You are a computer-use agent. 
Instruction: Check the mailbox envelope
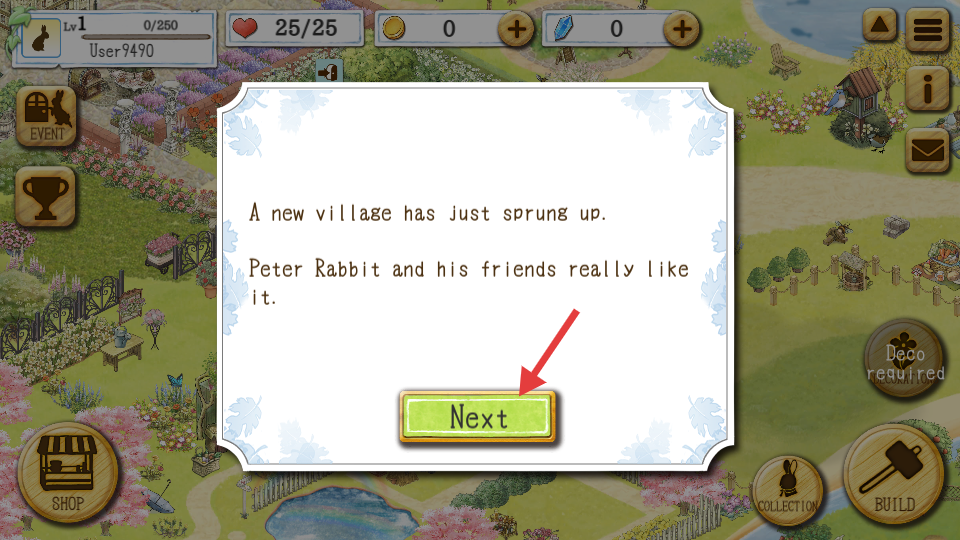927,150
